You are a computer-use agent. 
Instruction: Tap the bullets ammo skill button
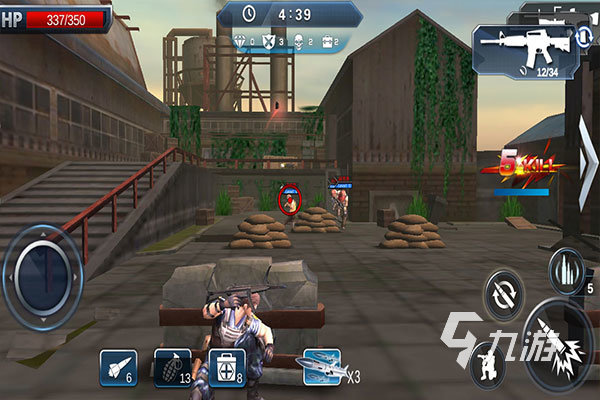565,269
